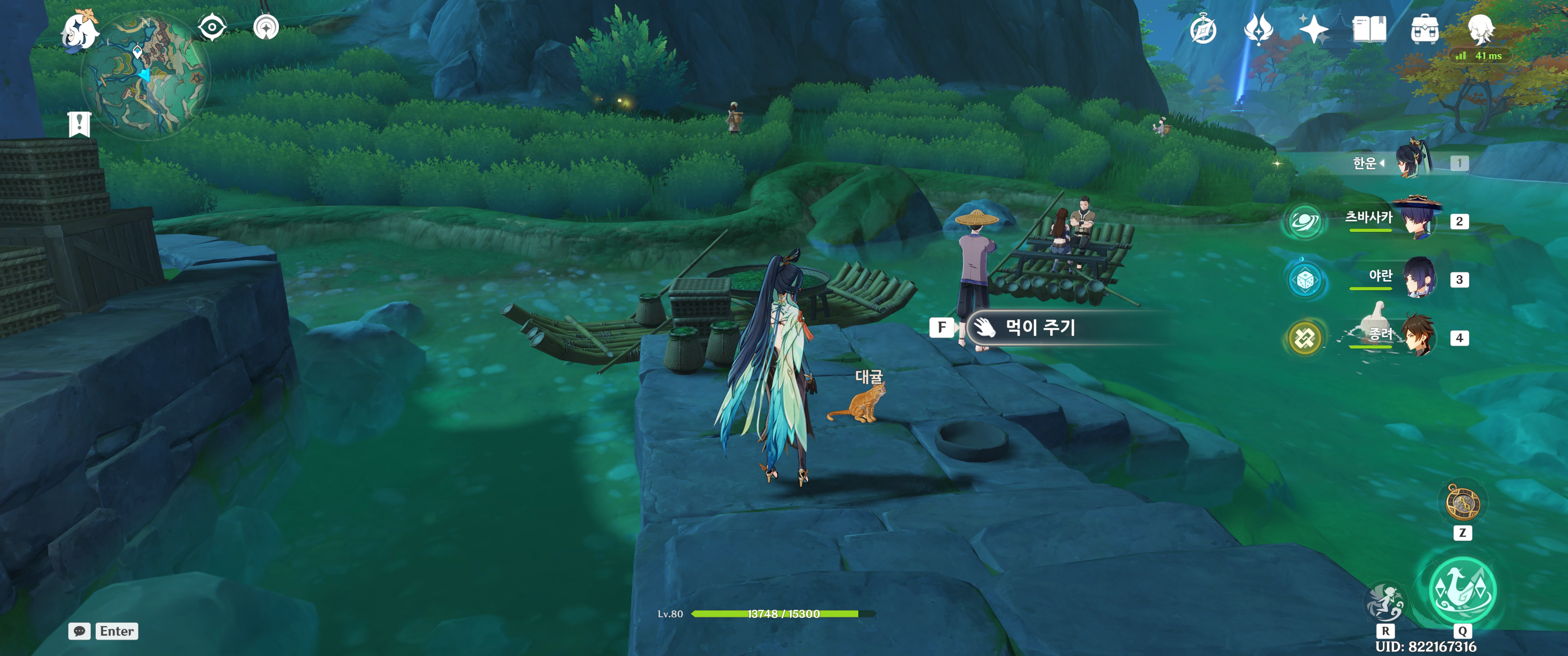The height and width of the screenshot is (656, 1568).
Task: Click the wind glider icon near the minimap
Action: point(266,27)
